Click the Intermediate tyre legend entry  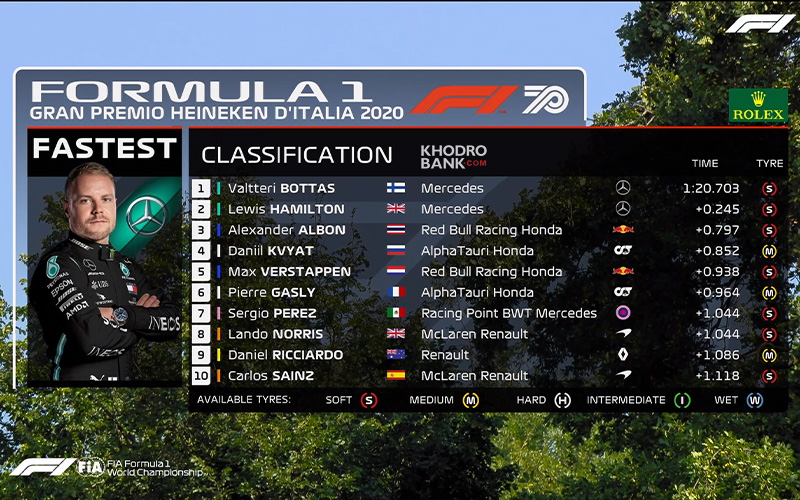coord(638,400)
